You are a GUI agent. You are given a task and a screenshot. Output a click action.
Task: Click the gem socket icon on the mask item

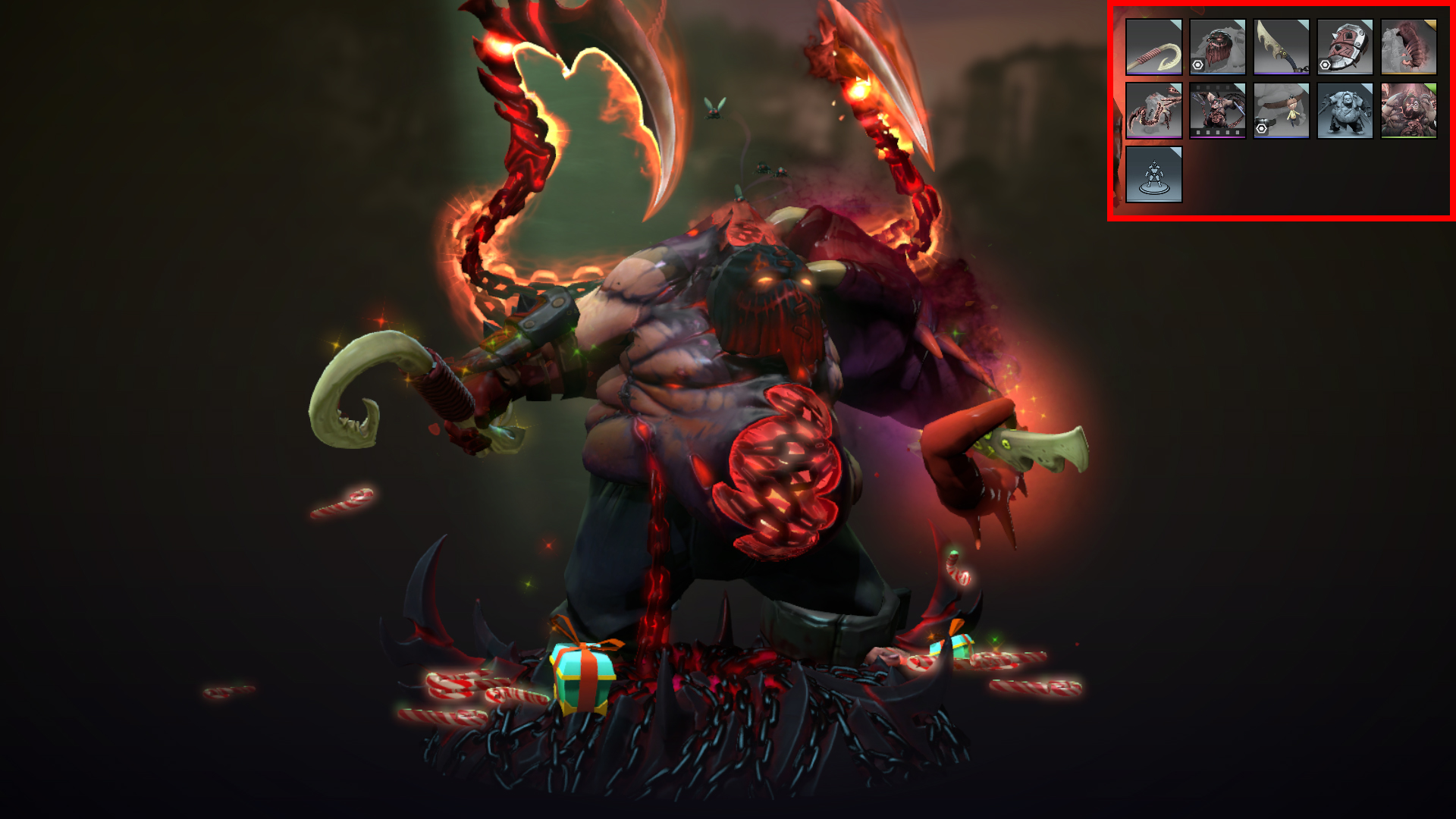pyautogui.click(x=1198, y=64)
